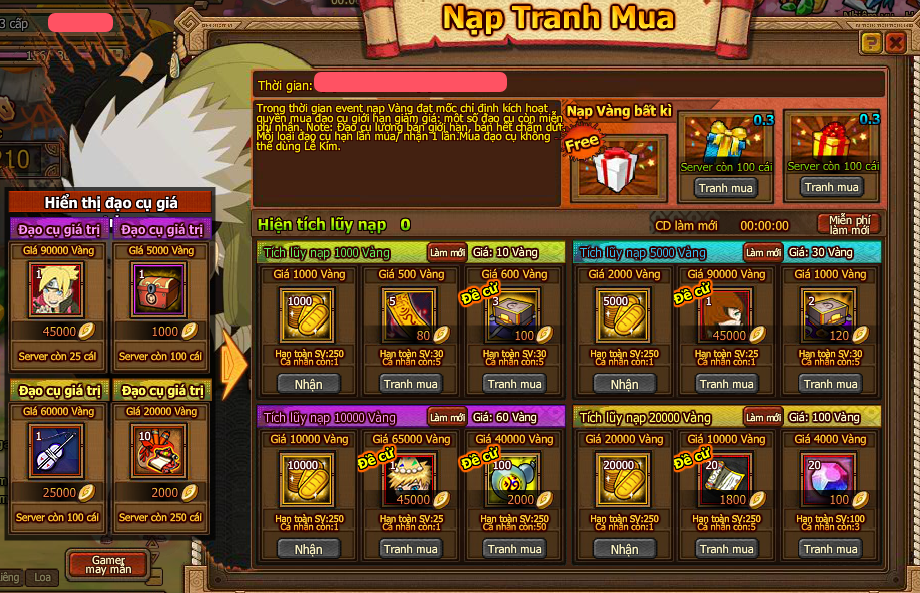Viewport: 920px width, 593px height.
Task: Buy the 4000 Vàng purple gem item
Action: [x=831, y=549]
